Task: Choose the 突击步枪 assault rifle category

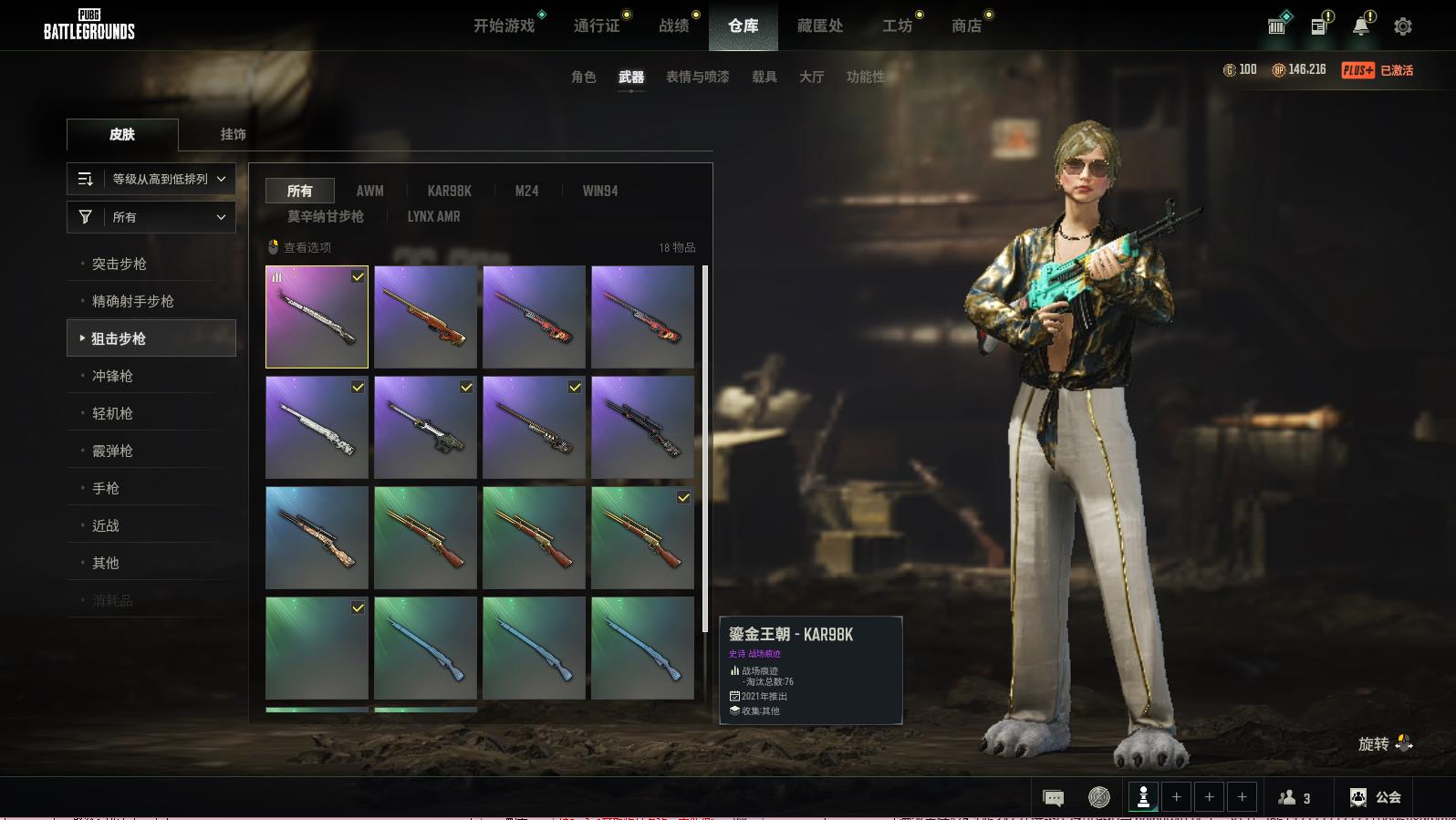Action: pos(120,264)
